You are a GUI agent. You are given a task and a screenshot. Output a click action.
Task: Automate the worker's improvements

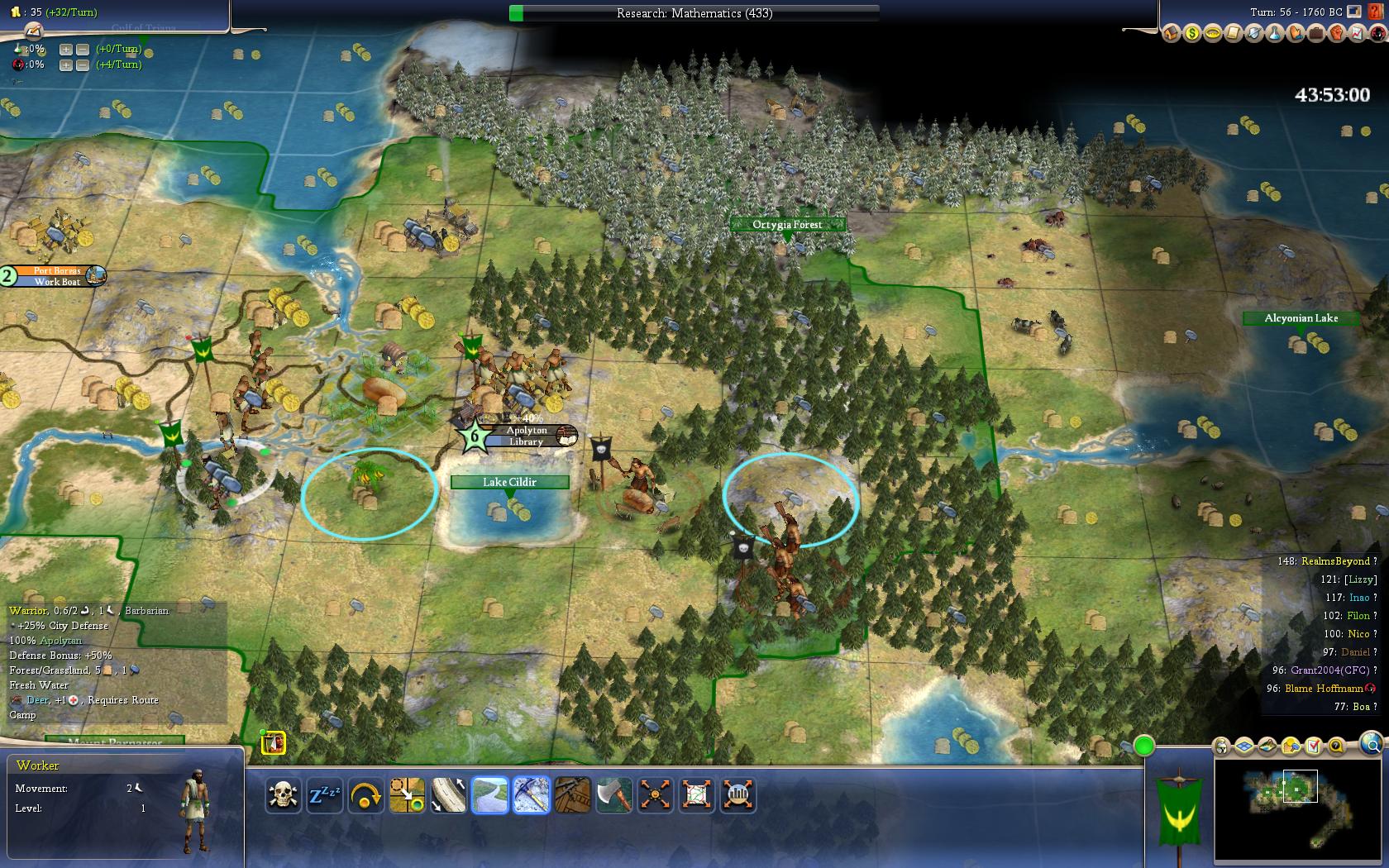(655, 795)
